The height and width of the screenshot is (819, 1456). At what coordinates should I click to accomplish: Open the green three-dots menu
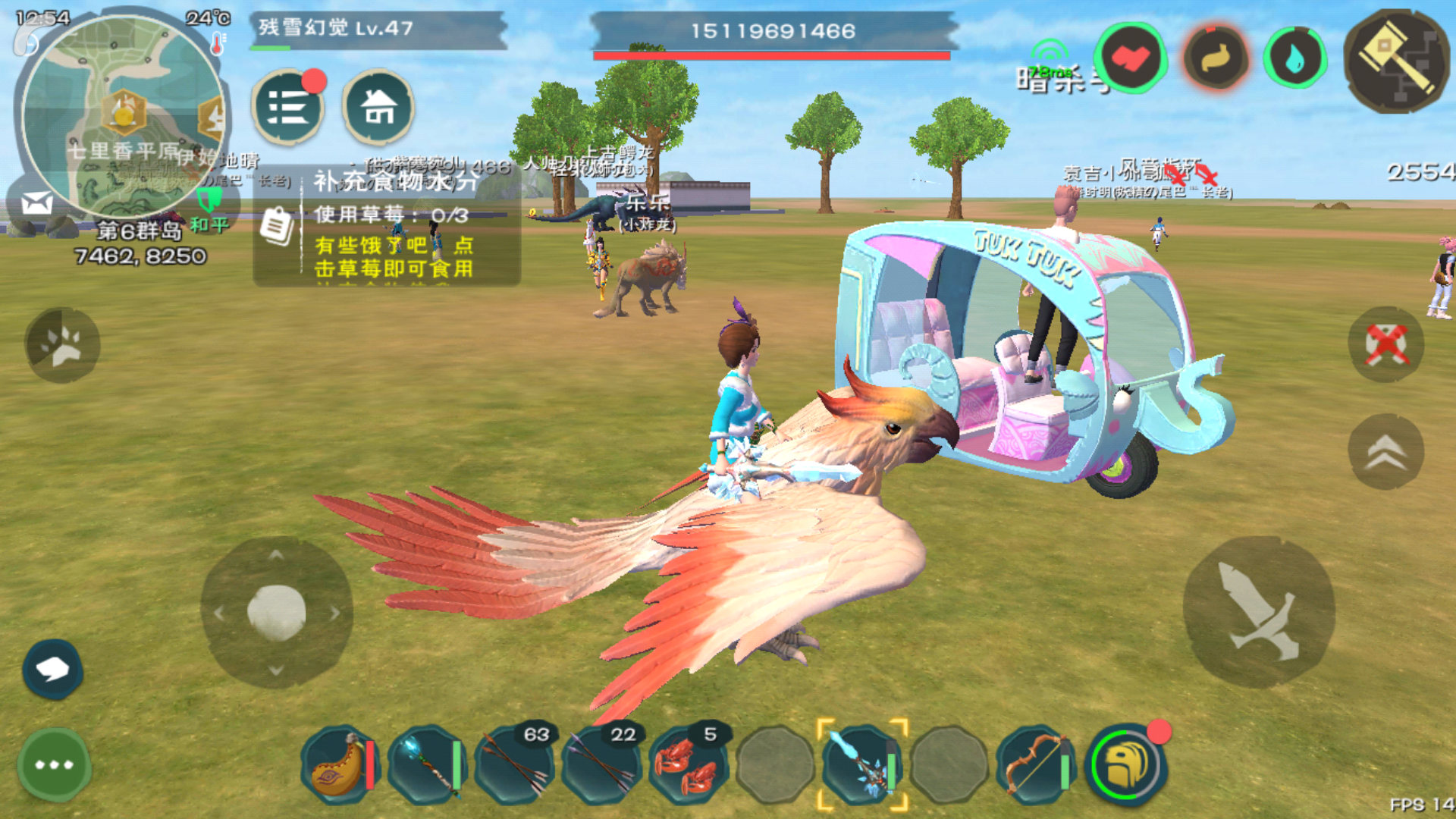point(54,764)
